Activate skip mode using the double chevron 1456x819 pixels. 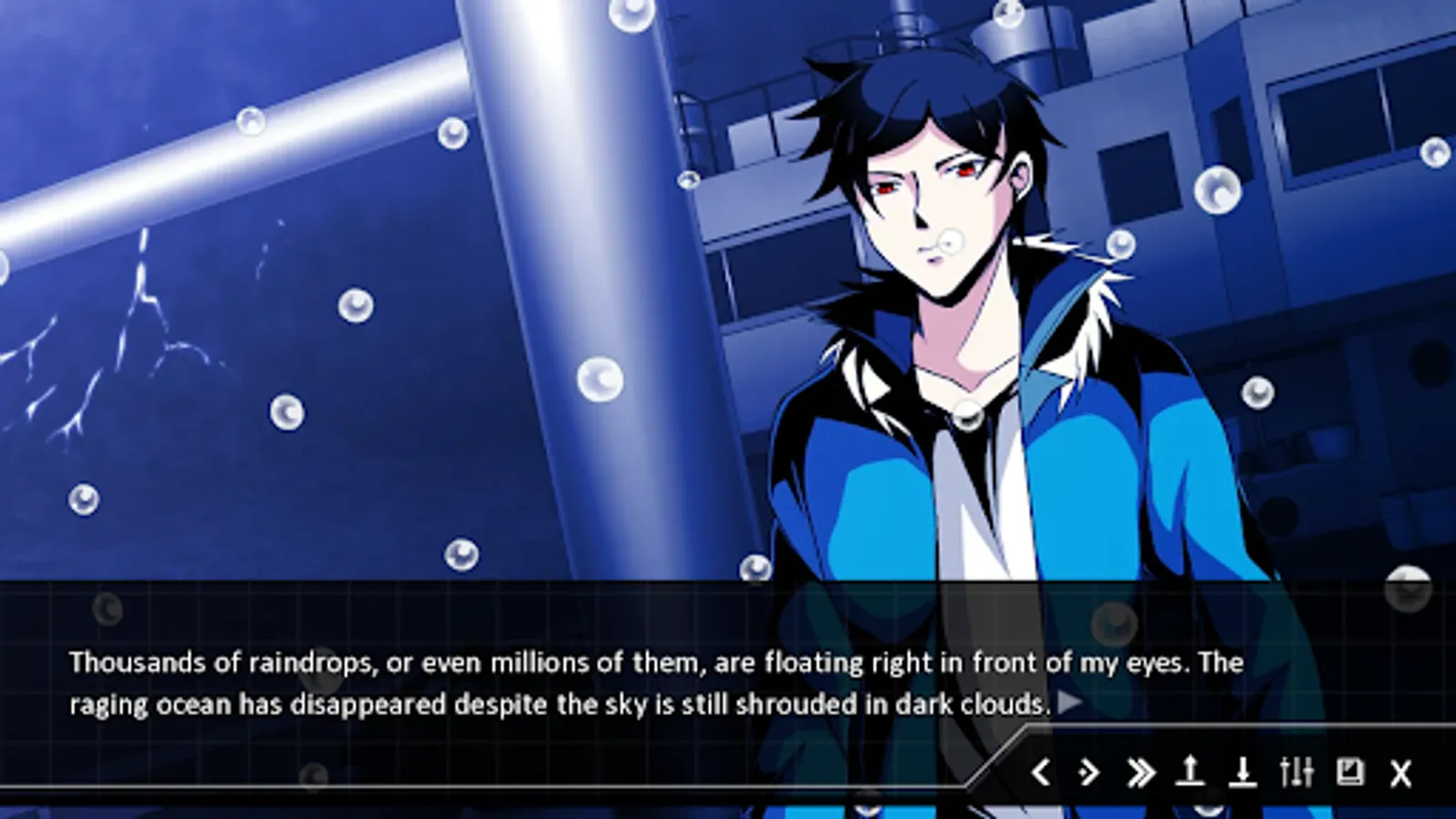pyautogui.click(x=1140, y=774)
